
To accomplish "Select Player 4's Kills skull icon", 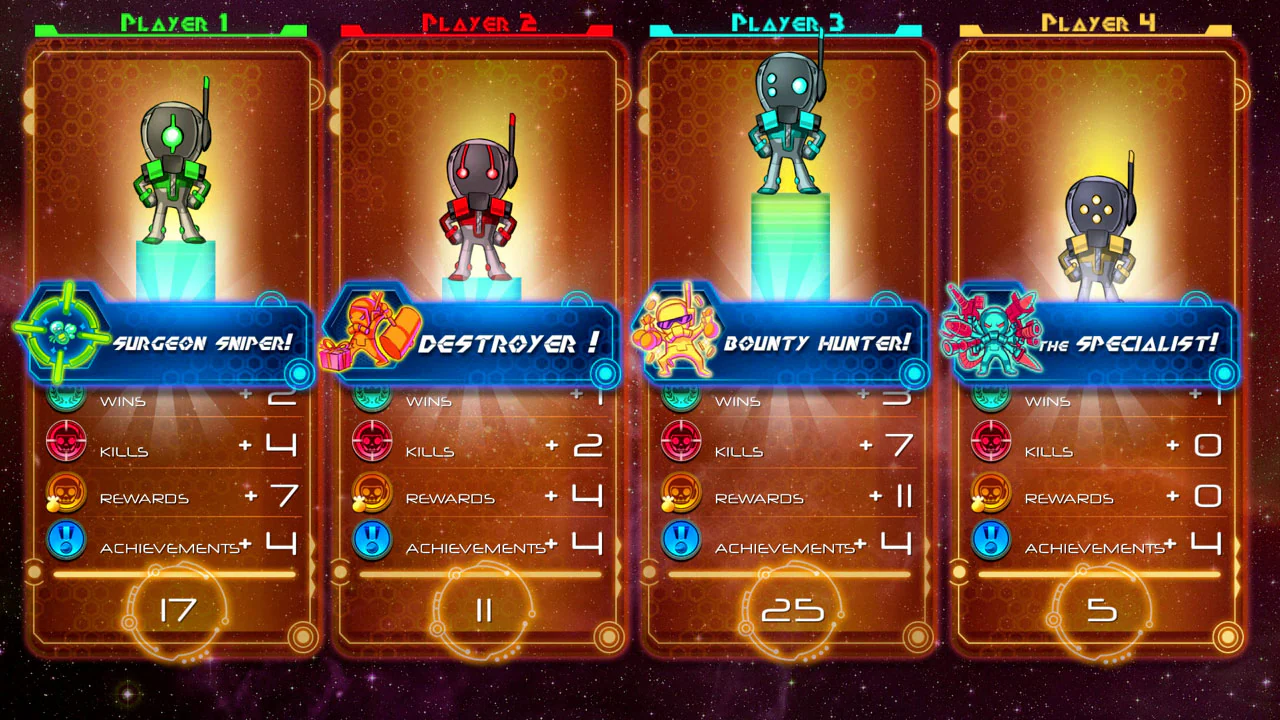I will (x=990, y=443).
